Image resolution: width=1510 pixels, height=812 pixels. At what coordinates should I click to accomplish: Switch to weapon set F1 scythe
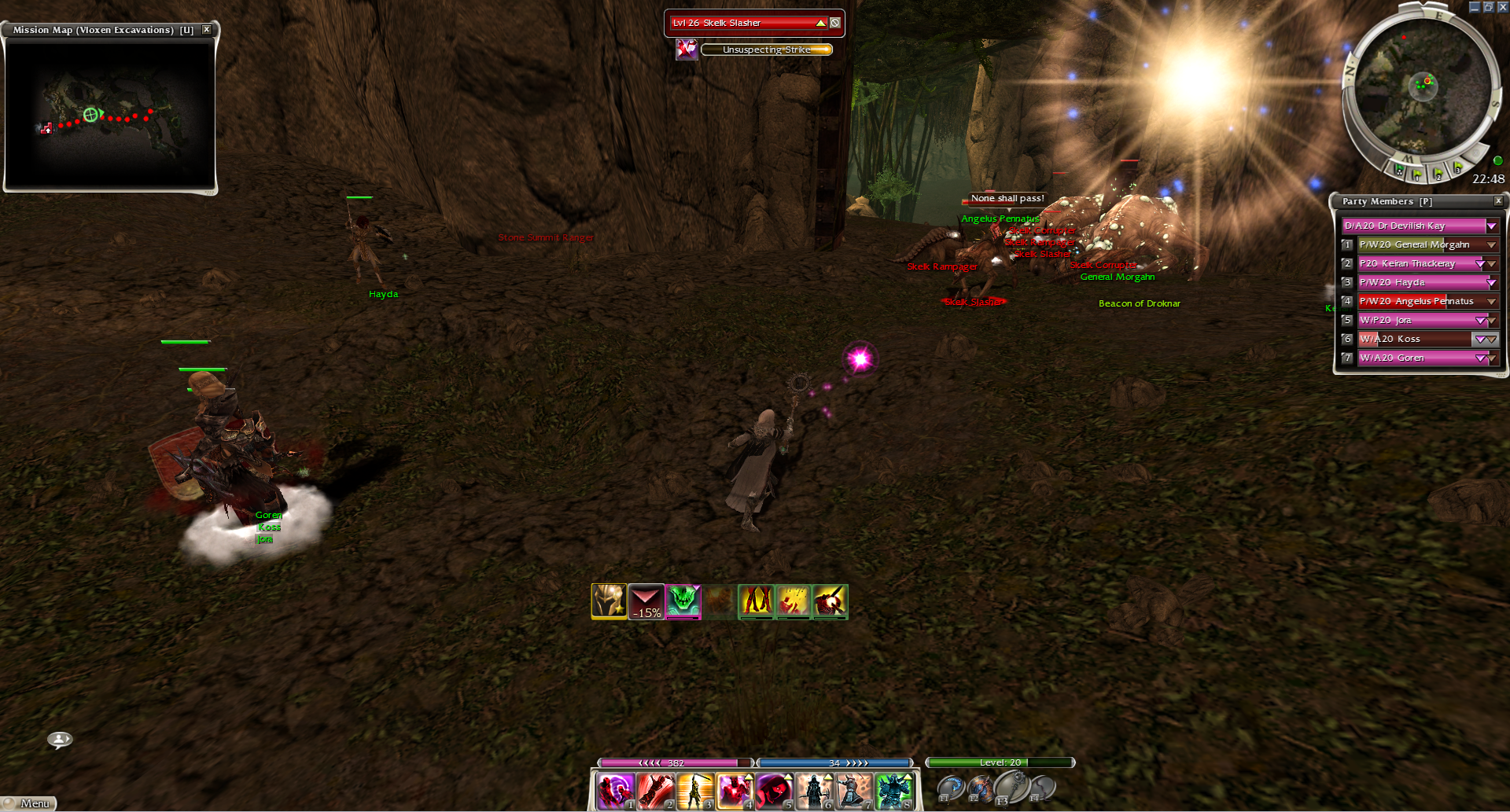[x=950, y=787]
